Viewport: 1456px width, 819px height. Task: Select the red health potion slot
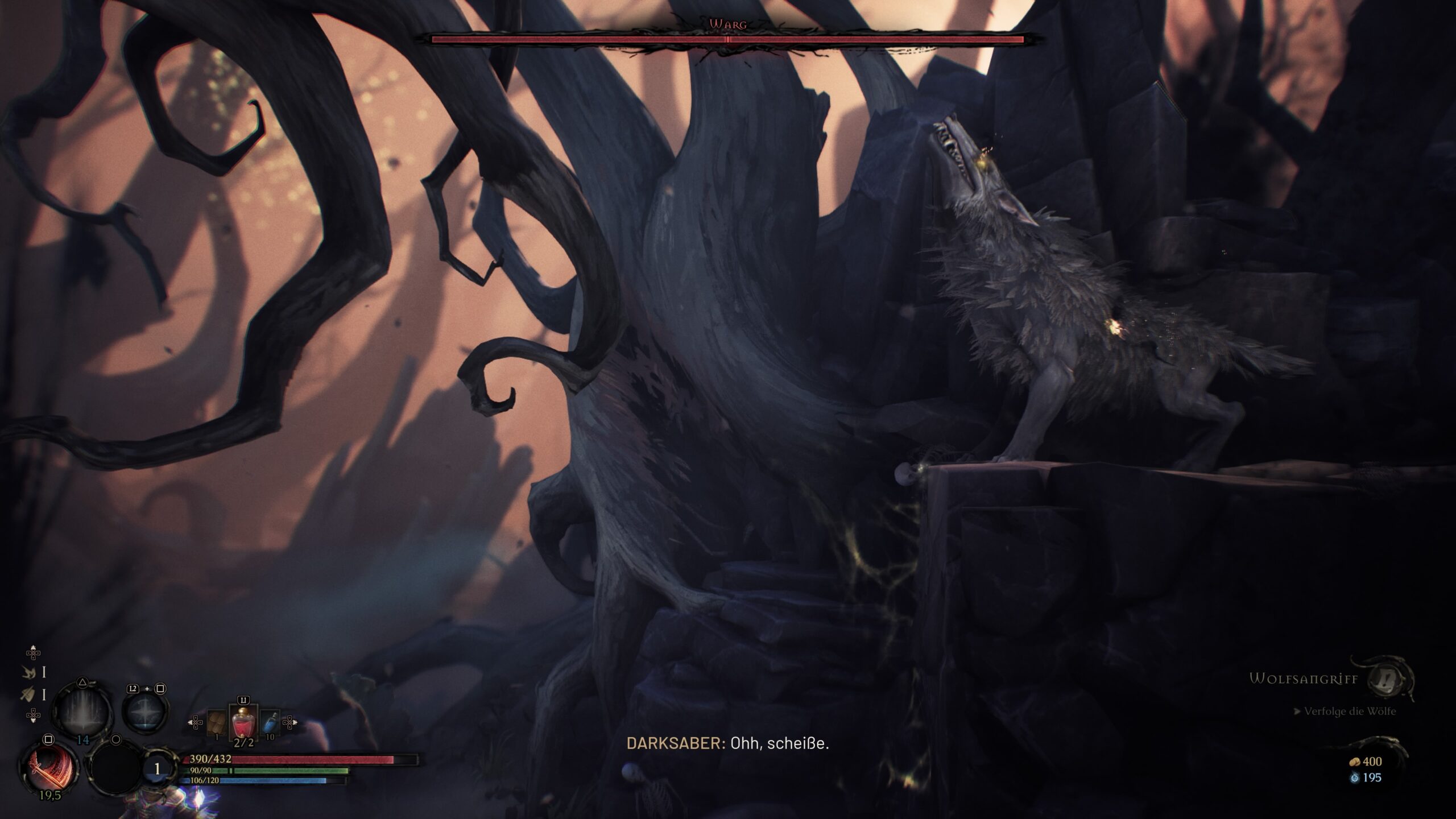243,722
